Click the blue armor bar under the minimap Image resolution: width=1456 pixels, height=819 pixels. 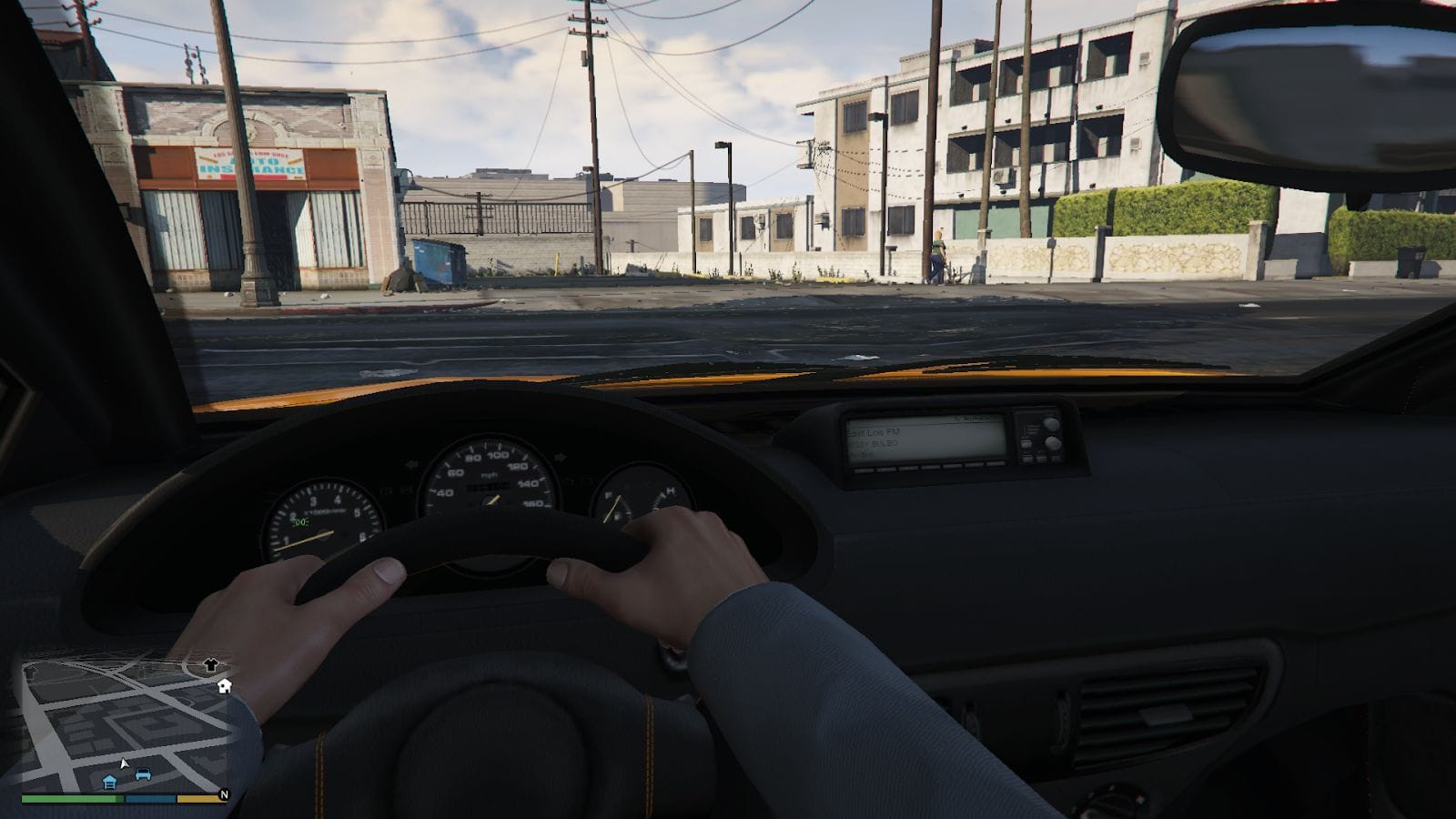click(x=149, y=798)
